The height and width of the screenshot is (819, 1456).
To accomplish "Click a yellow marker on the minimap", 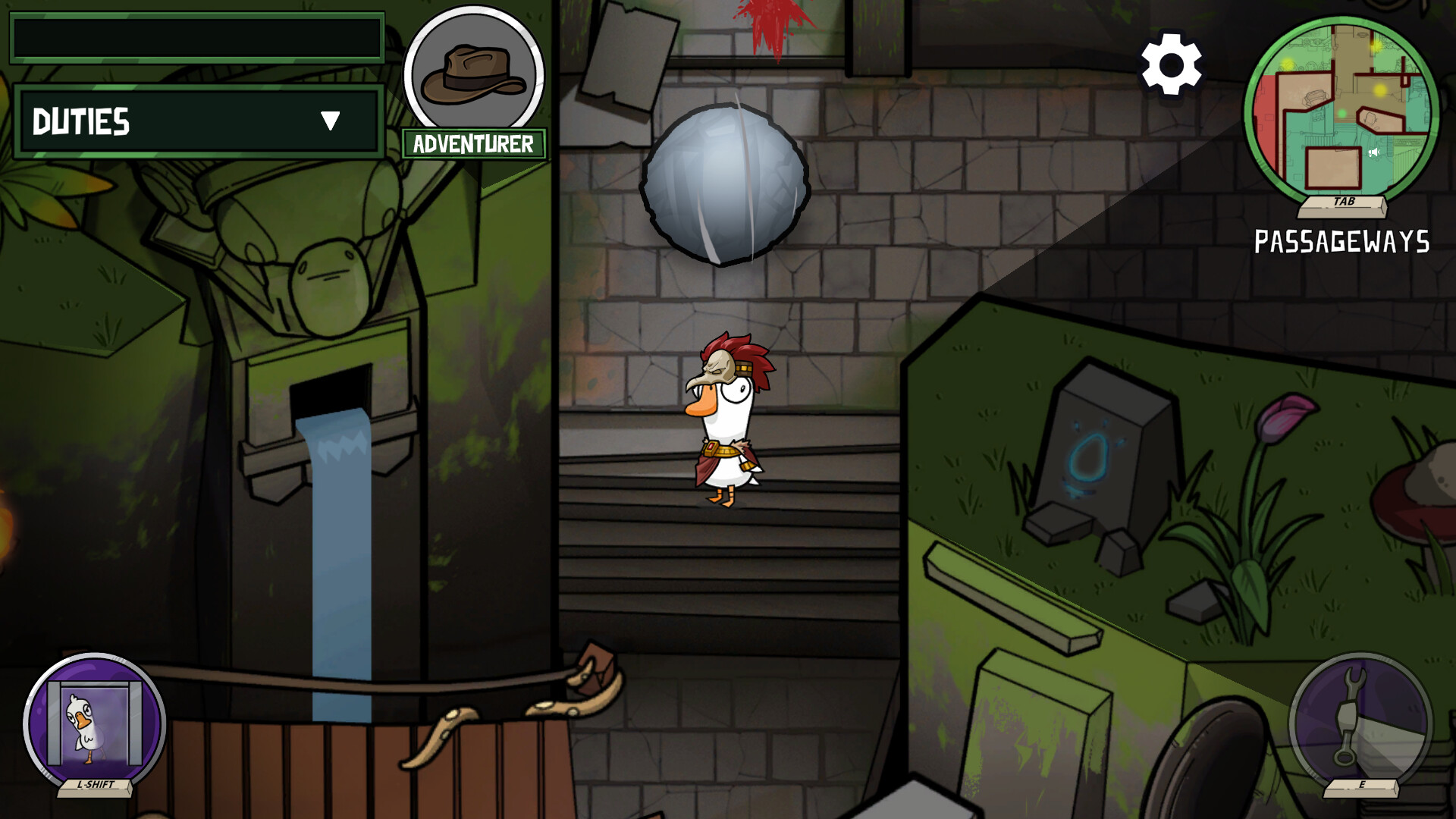I will (1379, 90).
